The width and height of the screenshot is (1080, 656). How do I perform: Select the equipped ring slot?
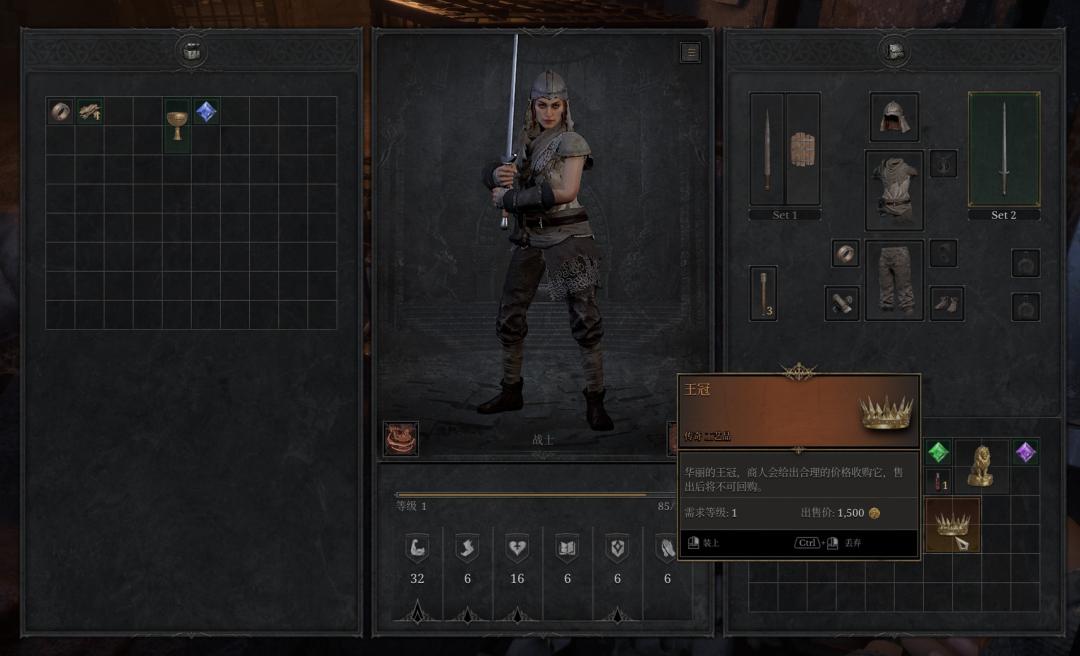(x=845, y=253)
